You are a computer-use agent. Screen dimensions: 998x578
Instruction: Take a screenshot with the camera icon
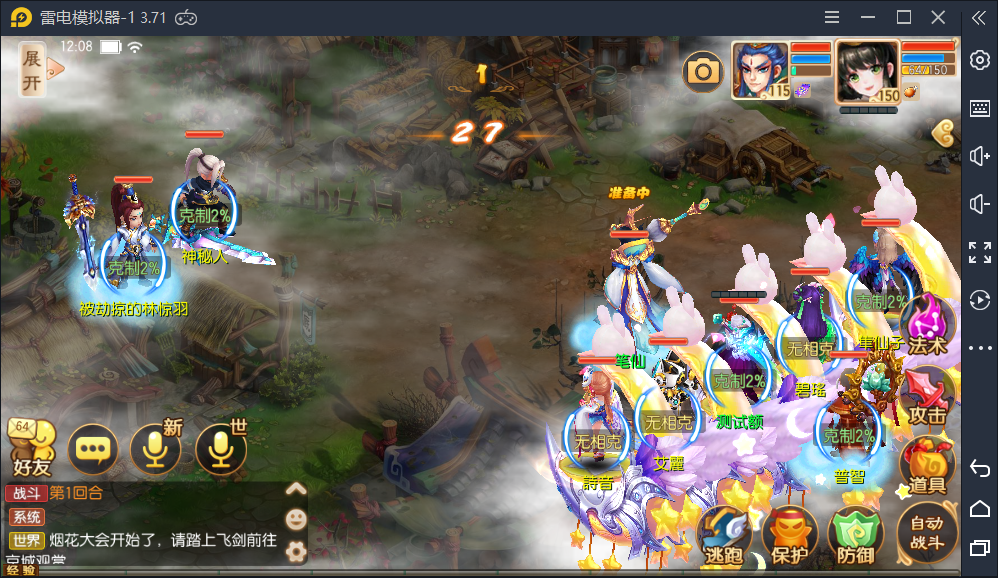point(703,71)
